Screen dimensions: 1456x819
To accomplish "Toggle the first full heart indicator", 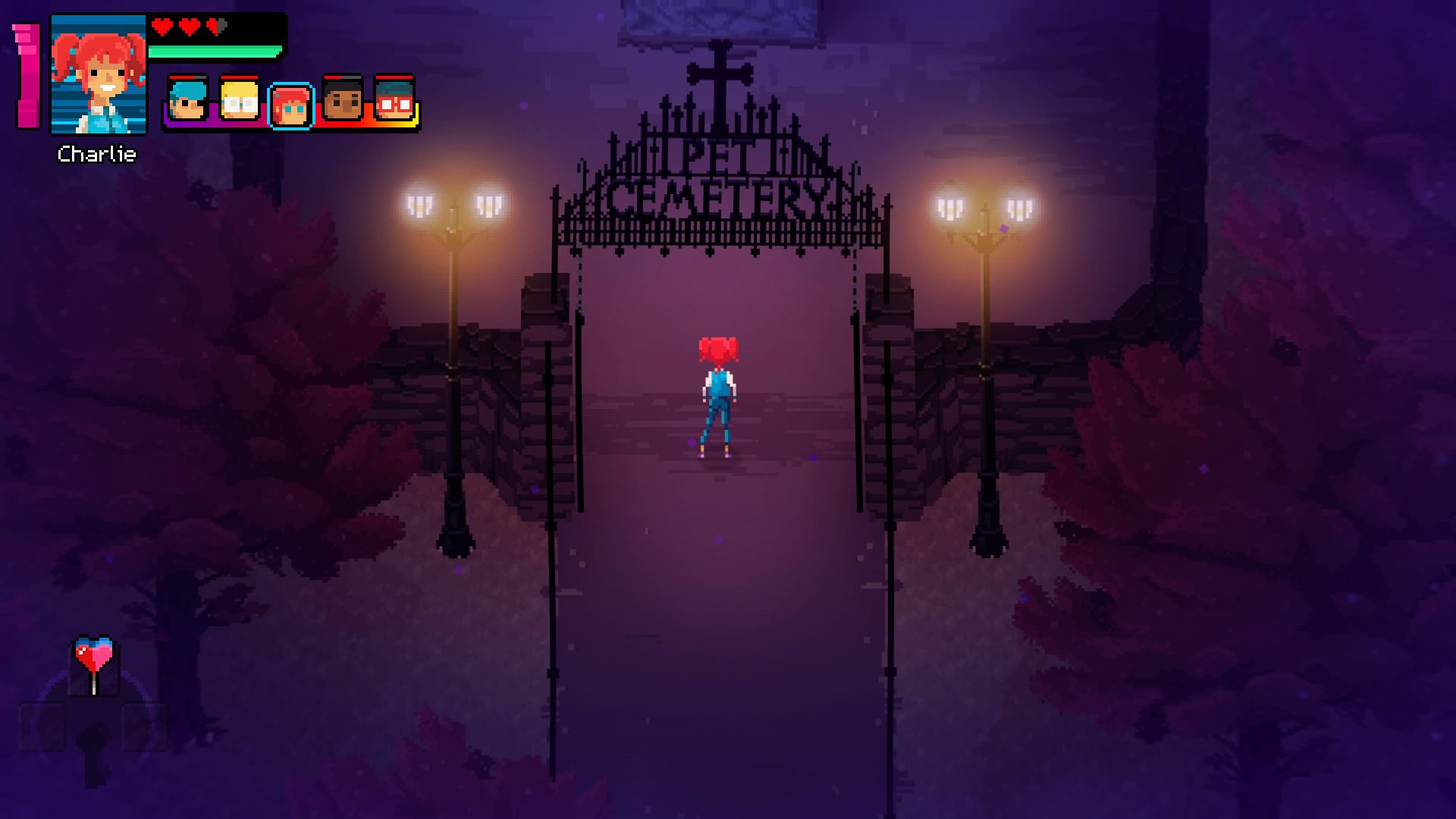I will pos(162,24).
